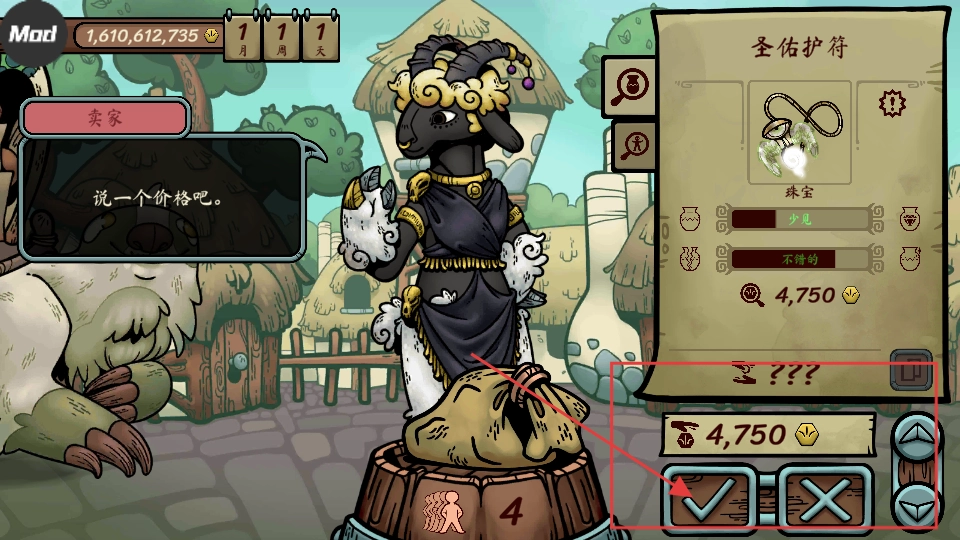Image resolution: width=960 pixels, height=540 pixels.
Task: Cancel the offer with the X button
Action: point(824,495)
